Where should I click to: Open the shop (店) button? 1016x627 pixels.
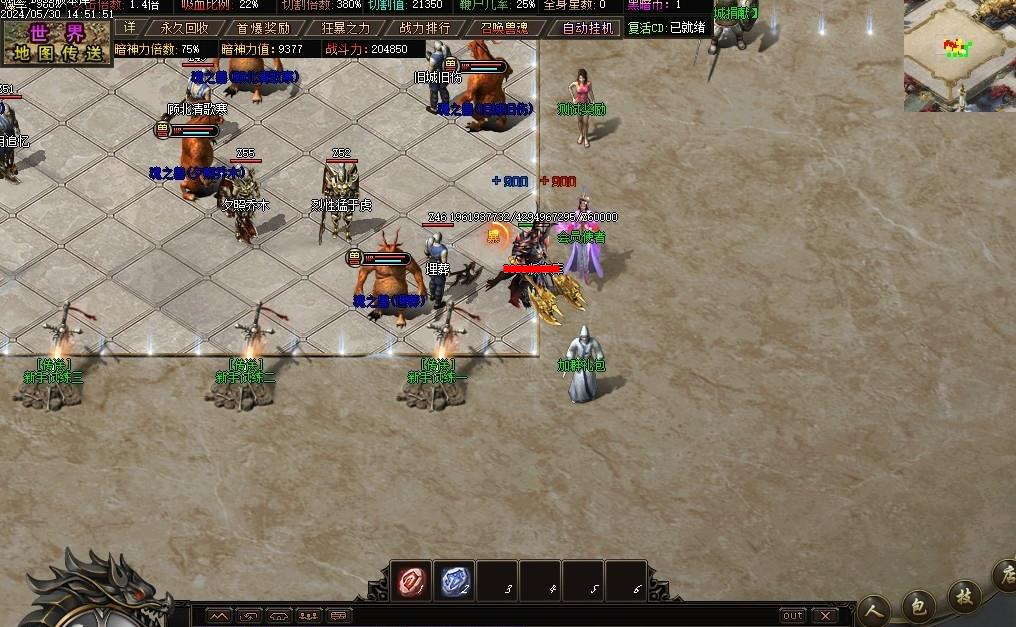click(1005, 578)
